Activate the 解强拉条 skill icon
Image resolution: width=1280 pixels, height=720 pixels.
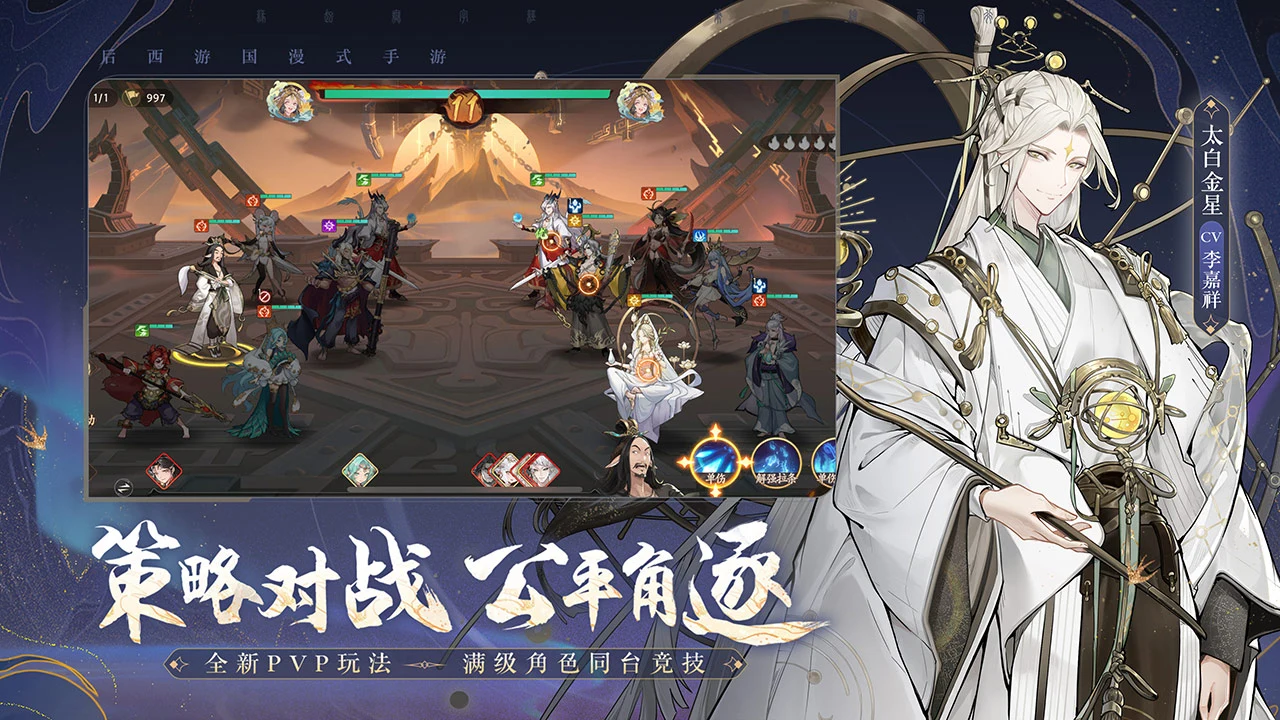click(775, 462)
